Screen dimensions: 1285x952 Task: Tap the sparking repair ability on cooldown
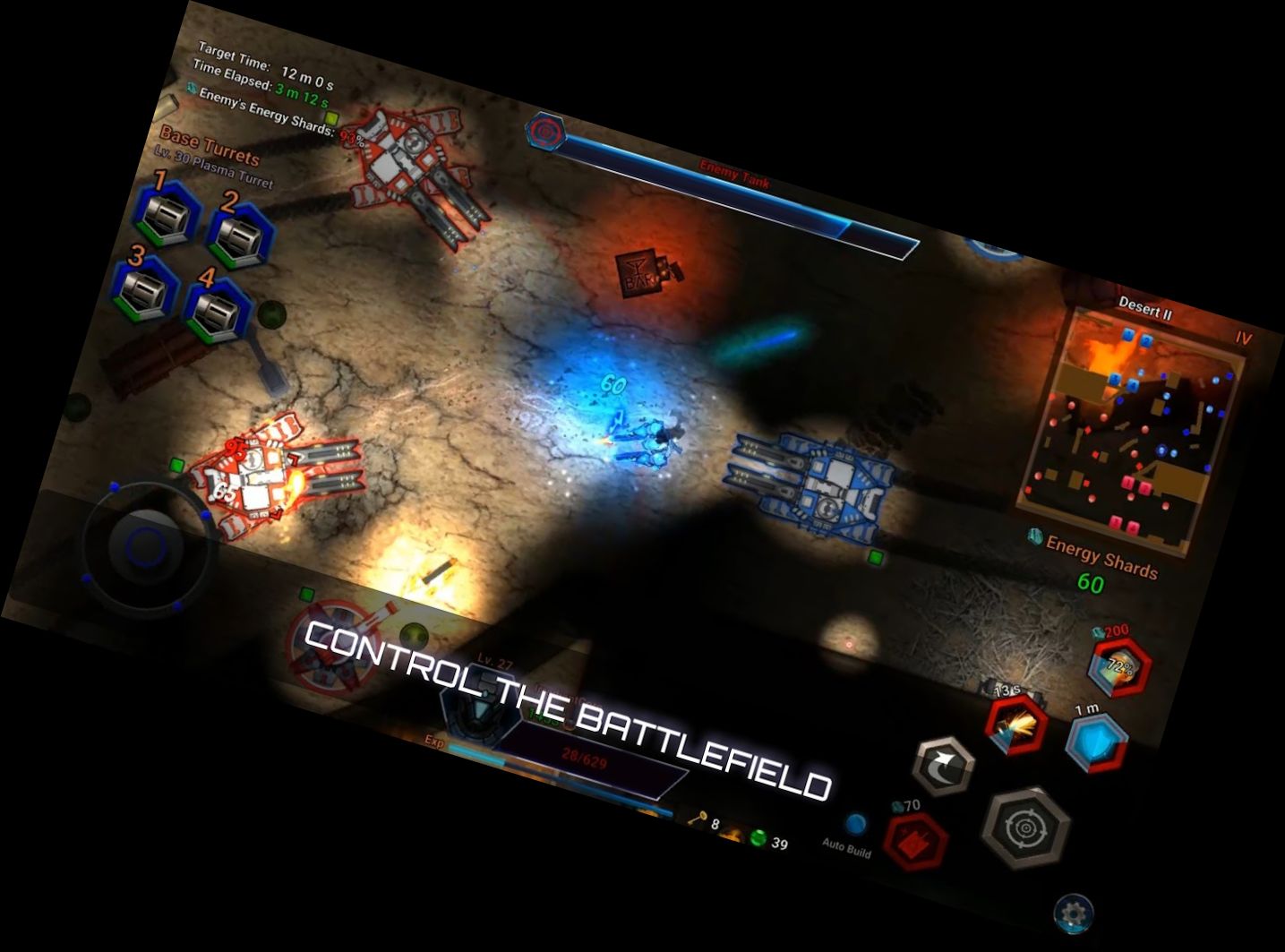[1015, 727]
